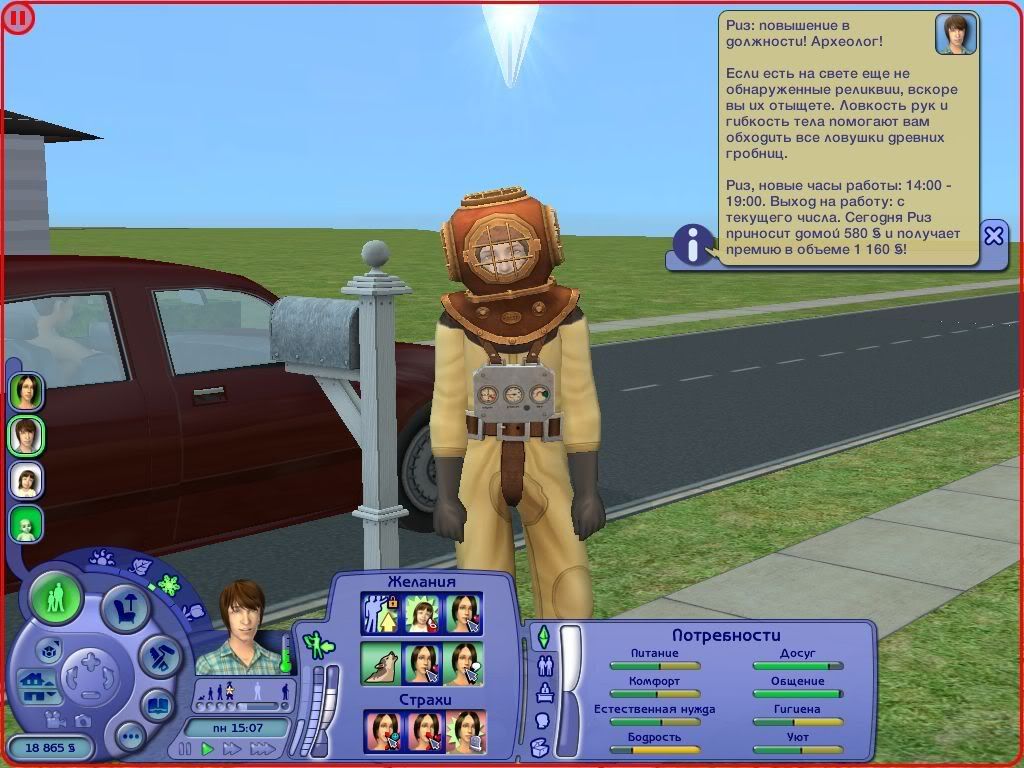This screenshot has width=1024, height=768.
Task: Select the locked promotion want slot
Action: 380,613
